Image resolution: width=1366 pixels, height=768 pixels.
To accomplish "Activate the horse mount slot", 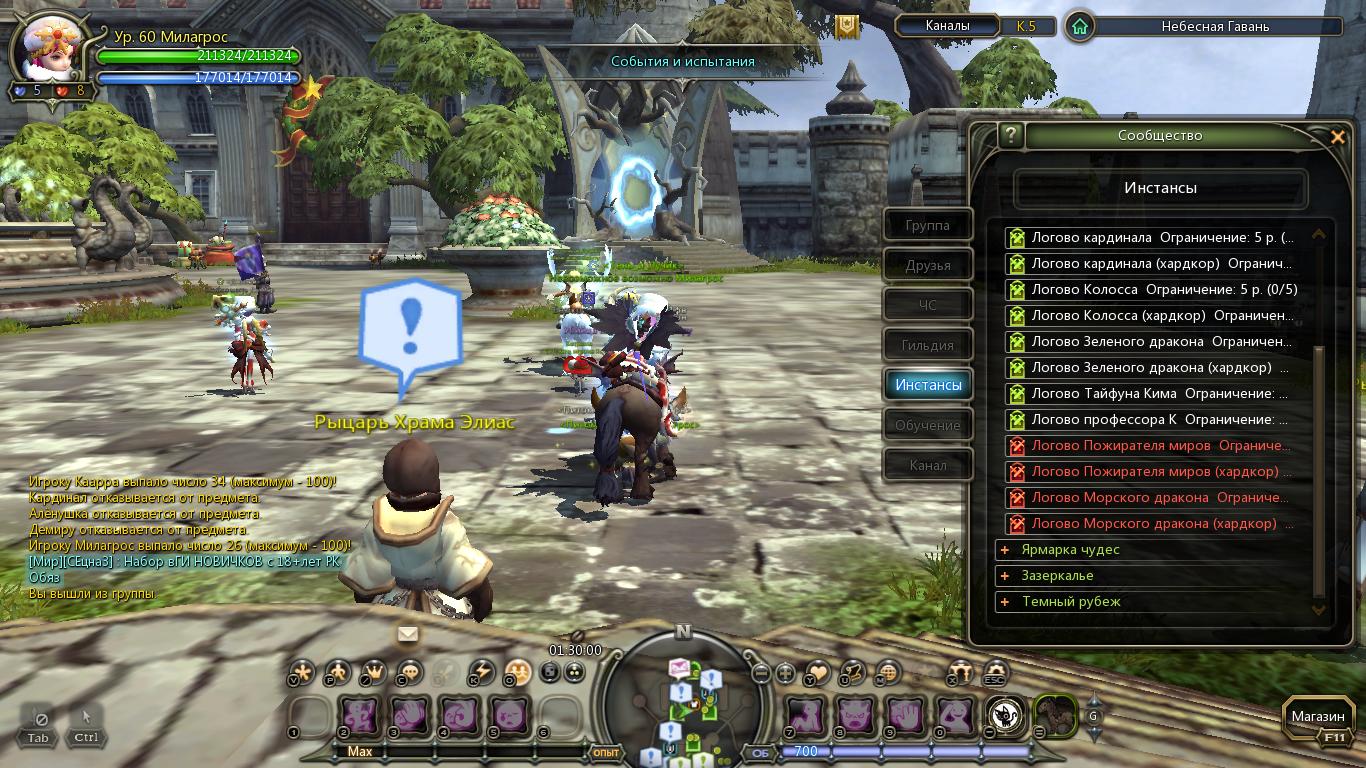I will pos(1054,715).
